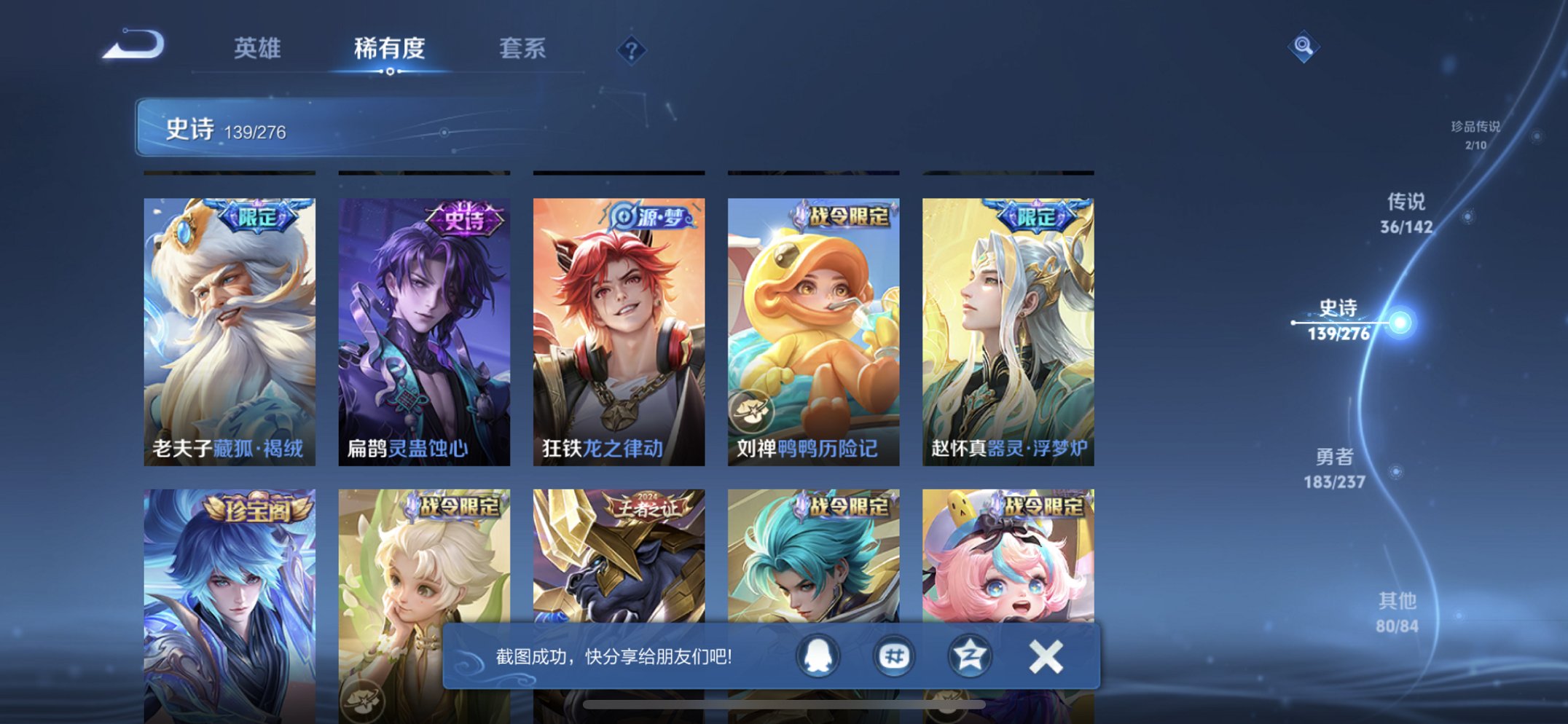1568x724 pixels.
Task: Open help via the question mark icon
Action: click(632, 50)
